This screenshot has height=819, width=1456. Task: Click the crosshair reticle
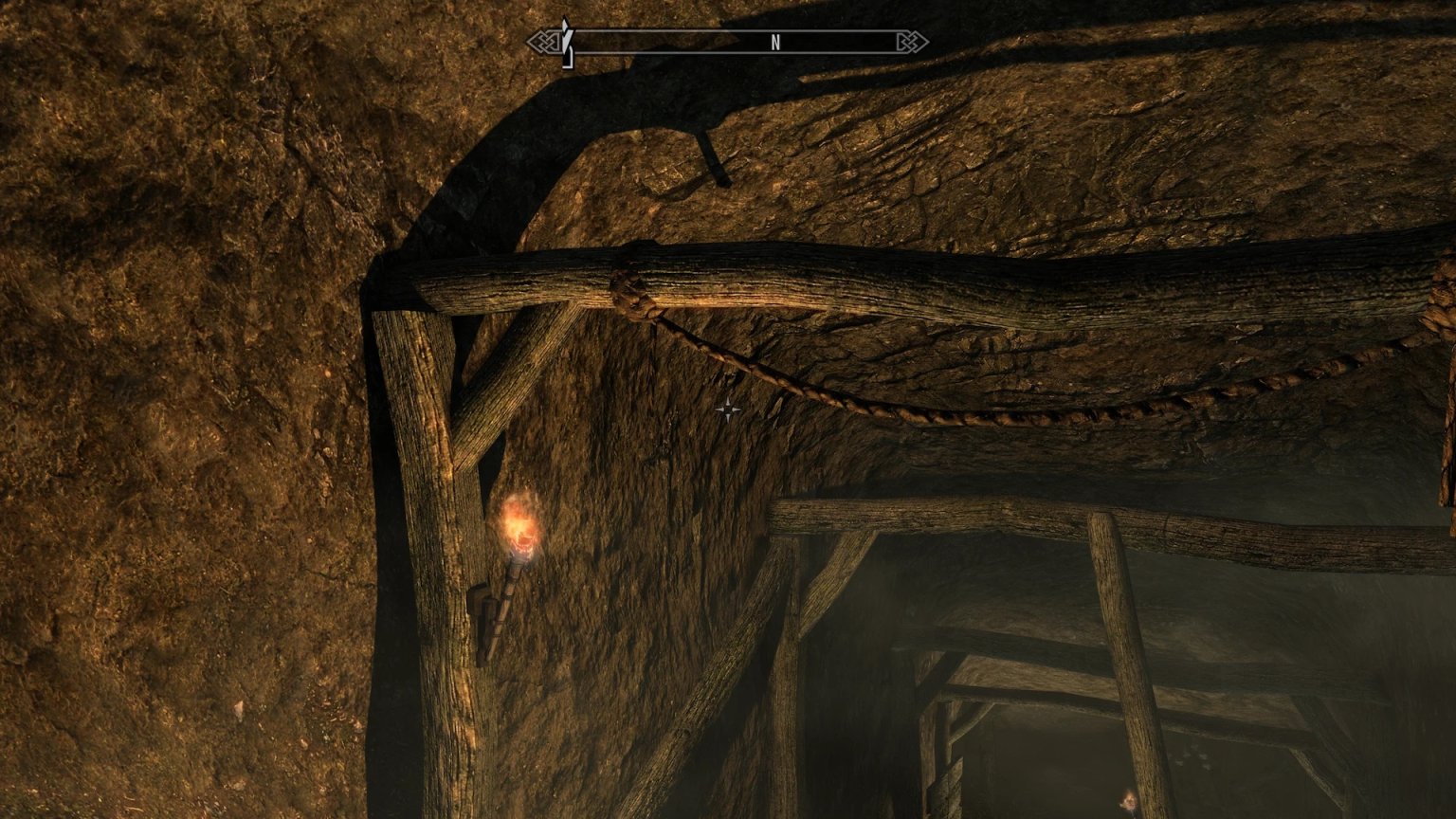(728, 409)
